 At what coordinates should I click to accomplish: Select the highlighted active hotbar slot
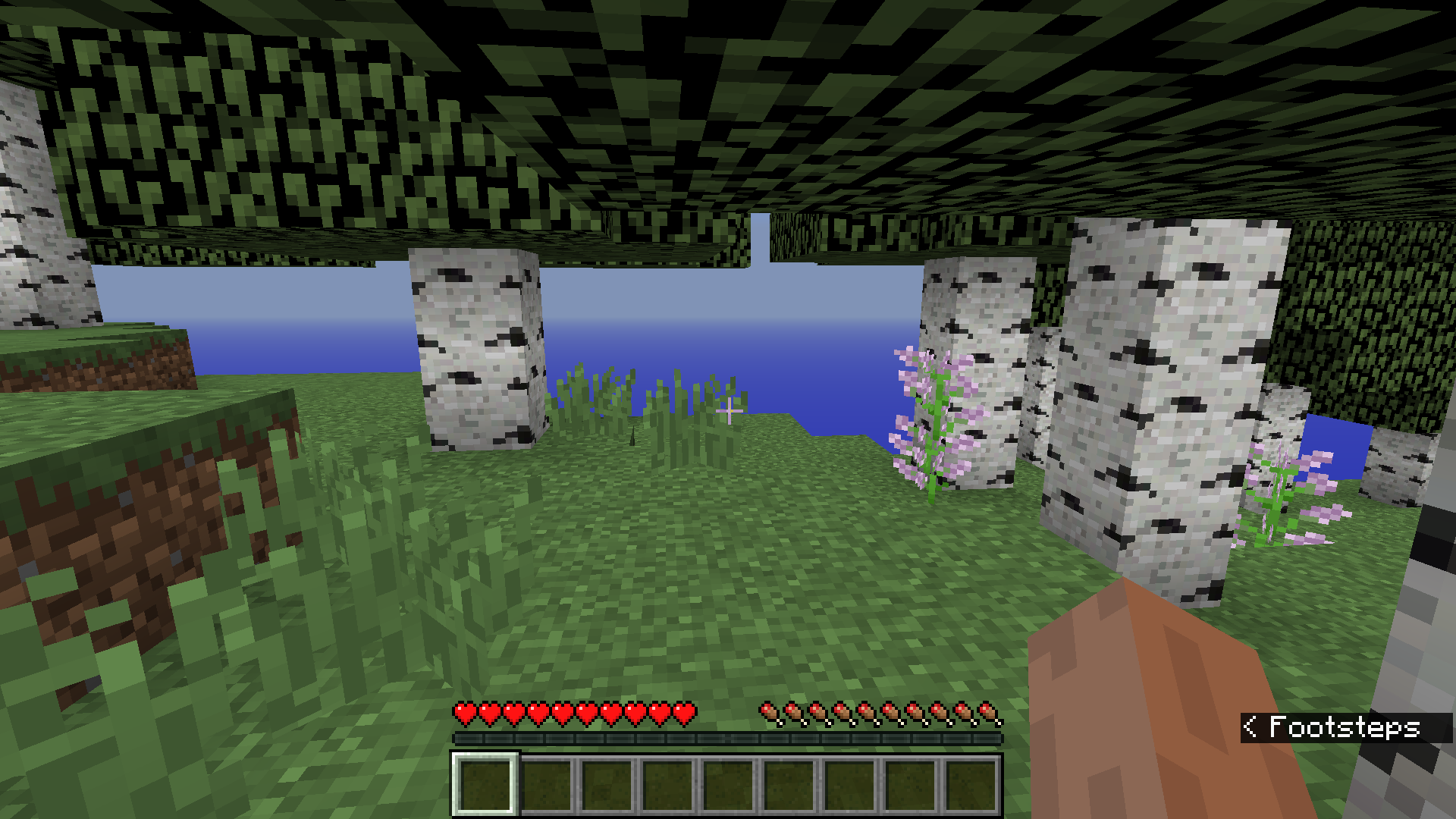pos(485,784)
